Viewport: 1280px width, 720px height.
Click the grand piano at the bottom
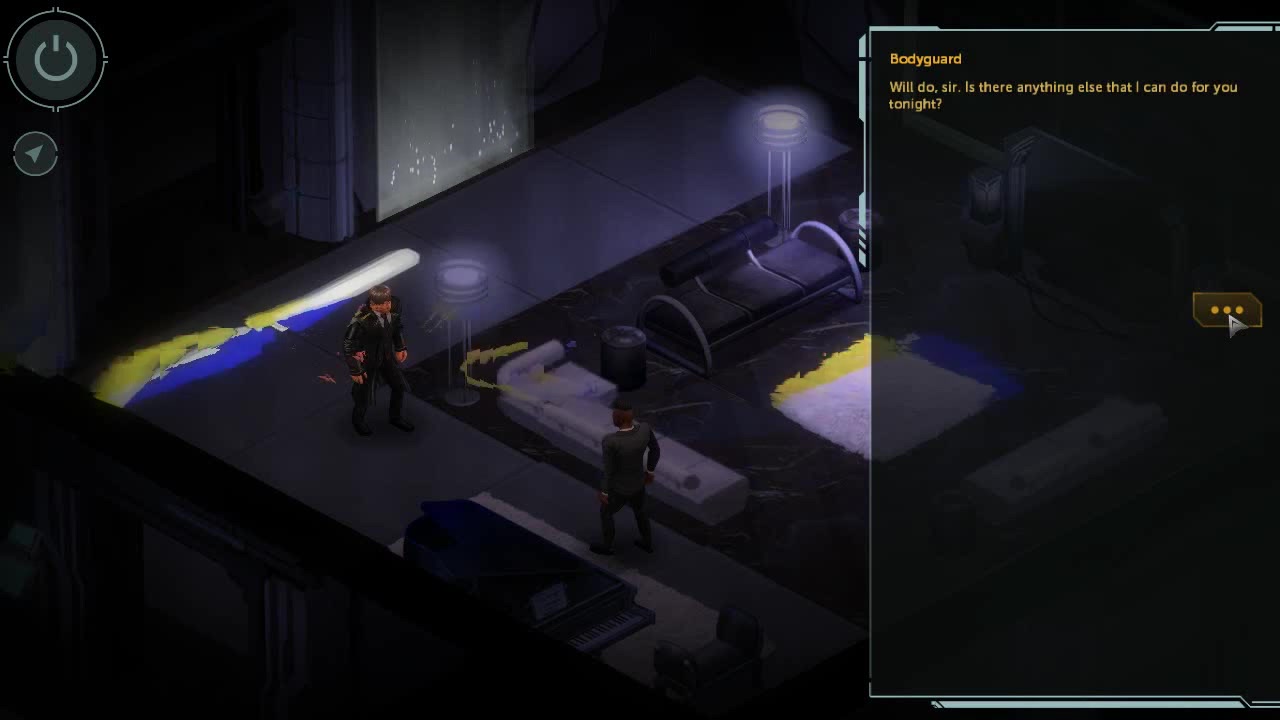pyautogui.click(x=540, y=590)
